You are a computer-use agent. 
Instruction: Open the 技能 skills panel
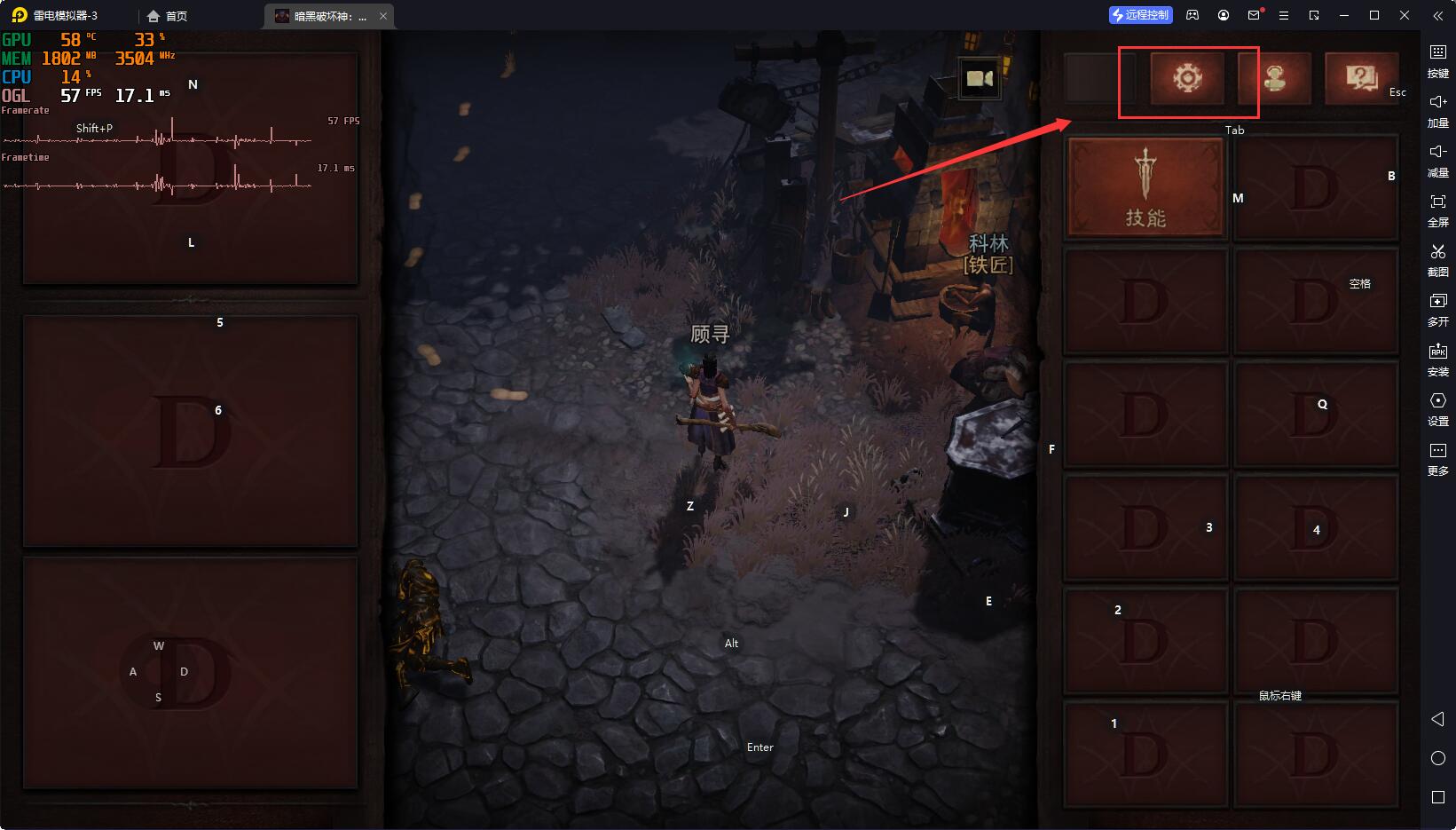click(1145, 188)
